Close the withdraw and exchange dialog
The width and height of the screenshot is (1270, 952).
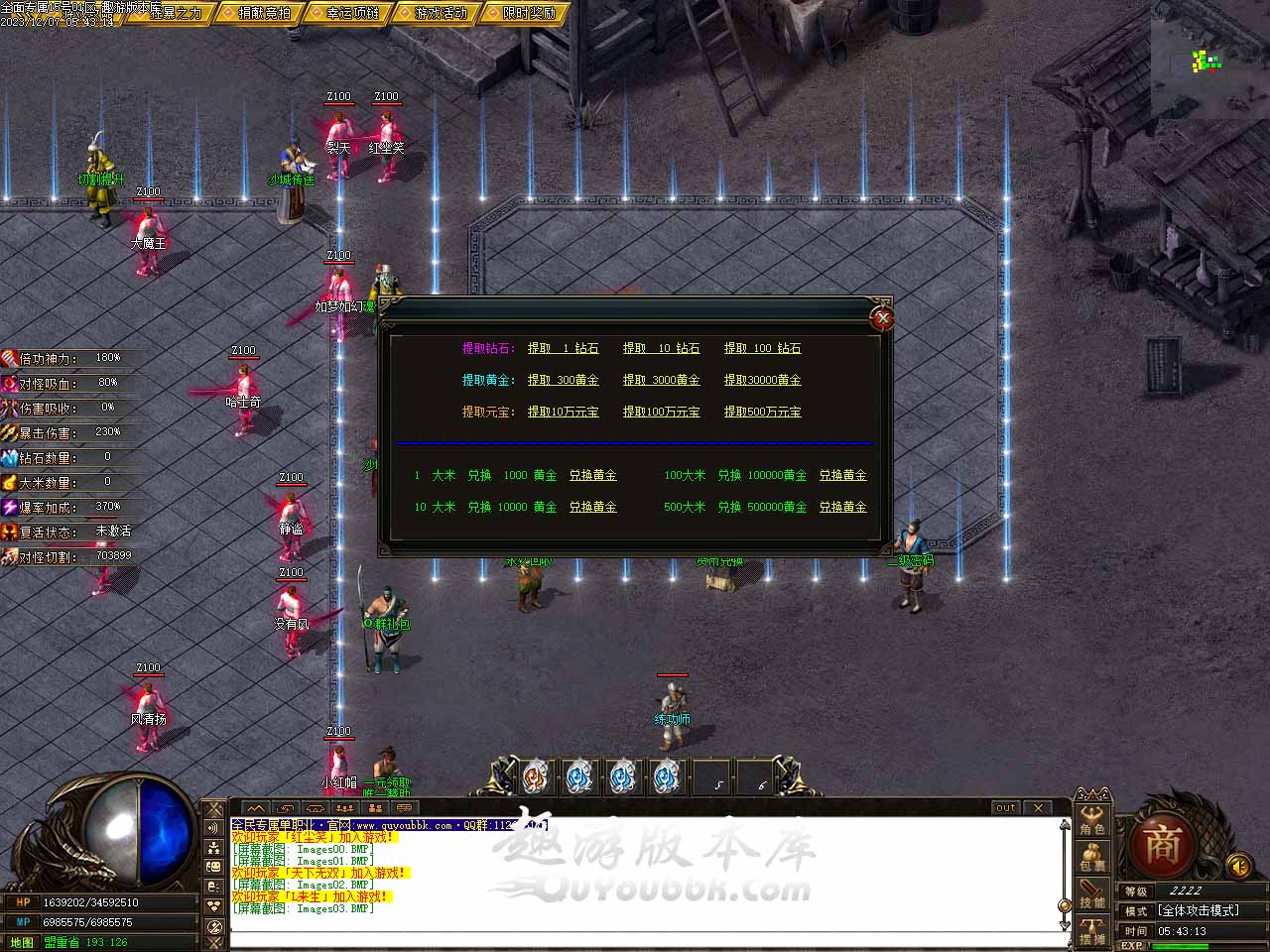(881, 317)
